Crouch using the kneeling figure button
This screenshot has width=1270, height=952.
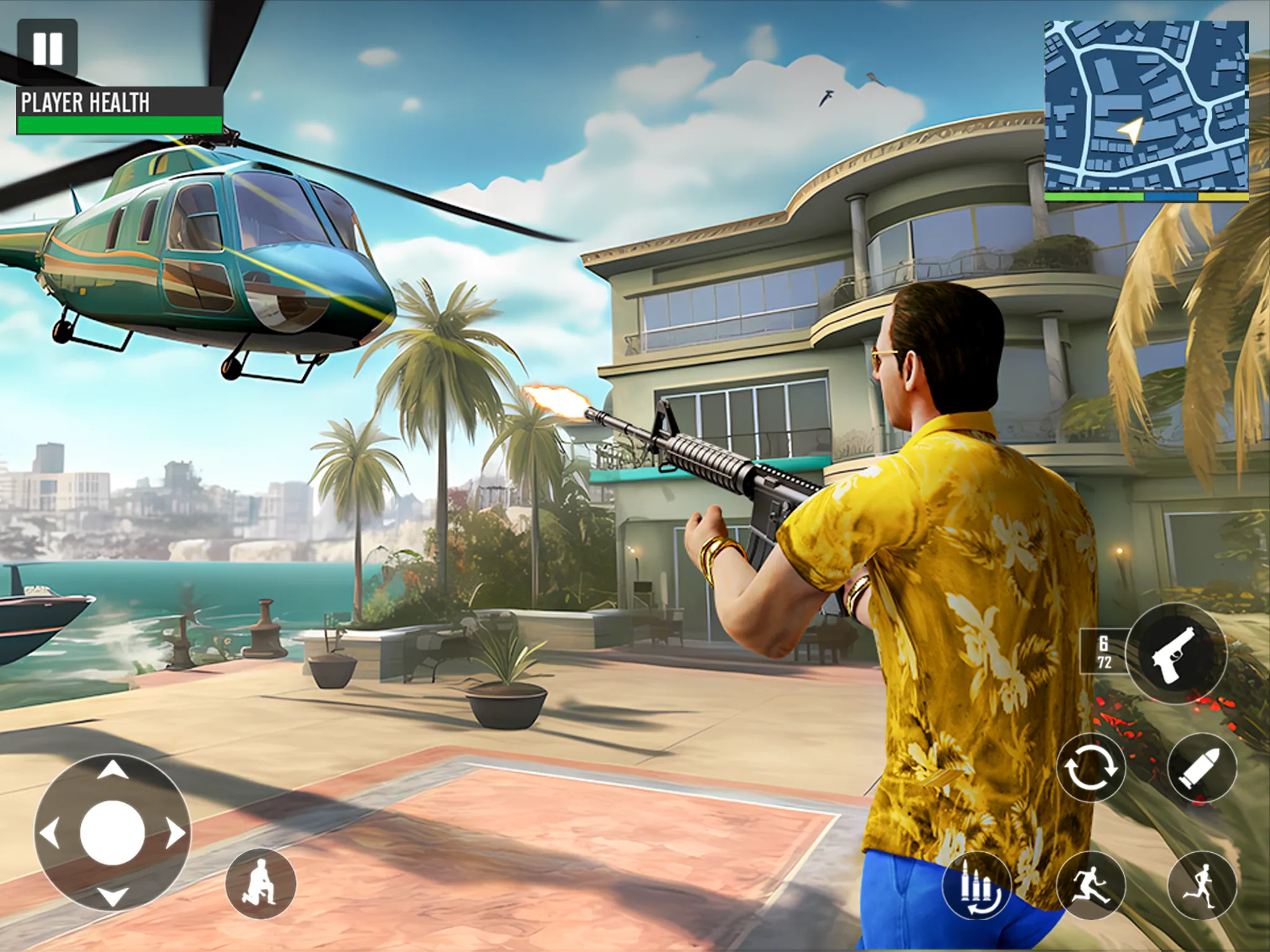(260, 884)
